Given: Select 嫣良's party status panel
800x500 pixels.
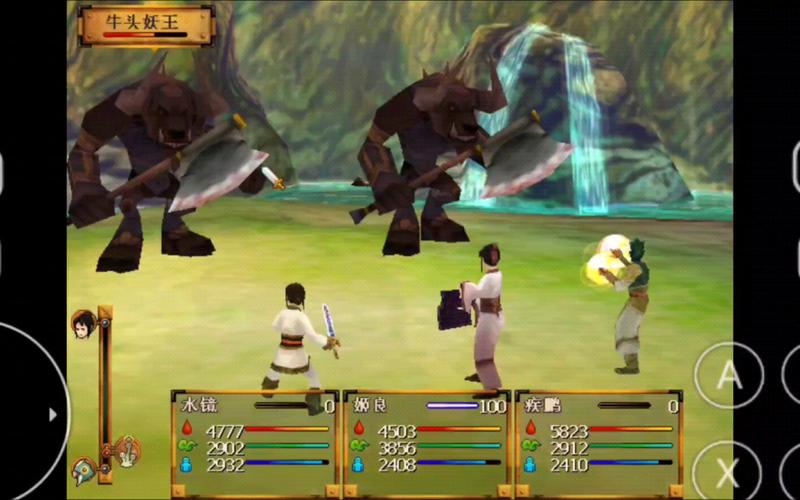Looking at the screenshot, I should 427,442.
